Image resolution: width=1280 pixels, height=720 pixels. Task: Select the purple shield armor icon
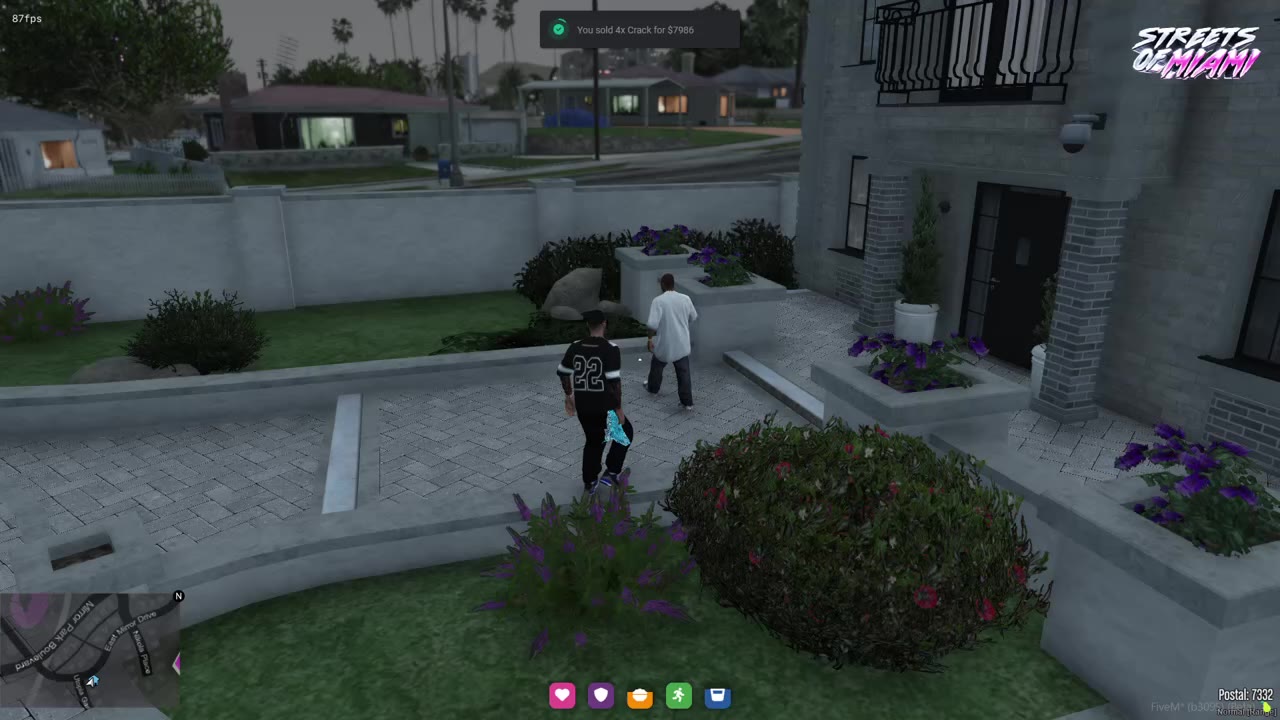(601, 696)
